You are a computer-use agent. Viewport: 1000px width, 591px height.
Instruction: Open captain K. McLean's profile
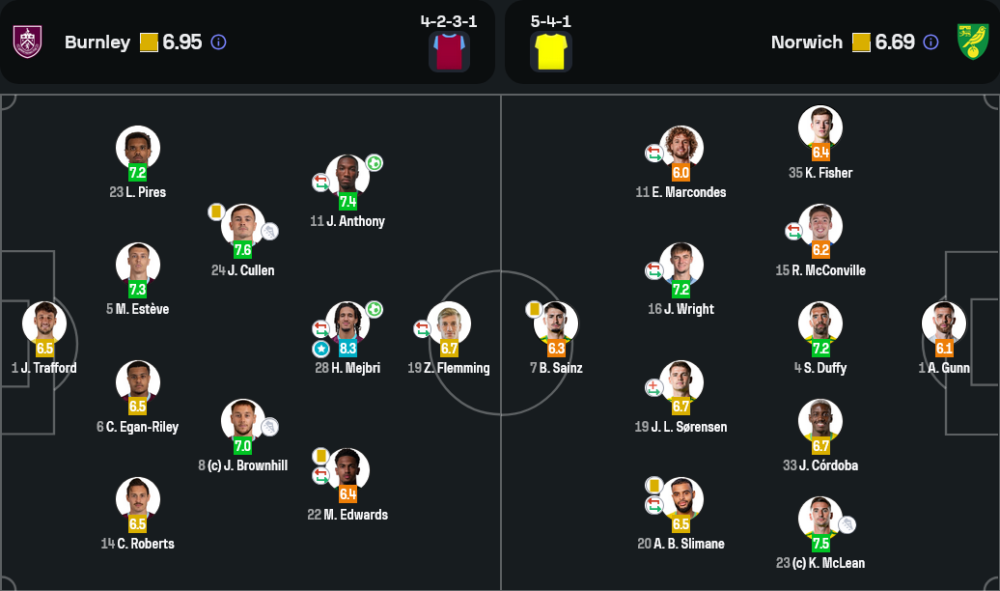[x=820, y=519]
